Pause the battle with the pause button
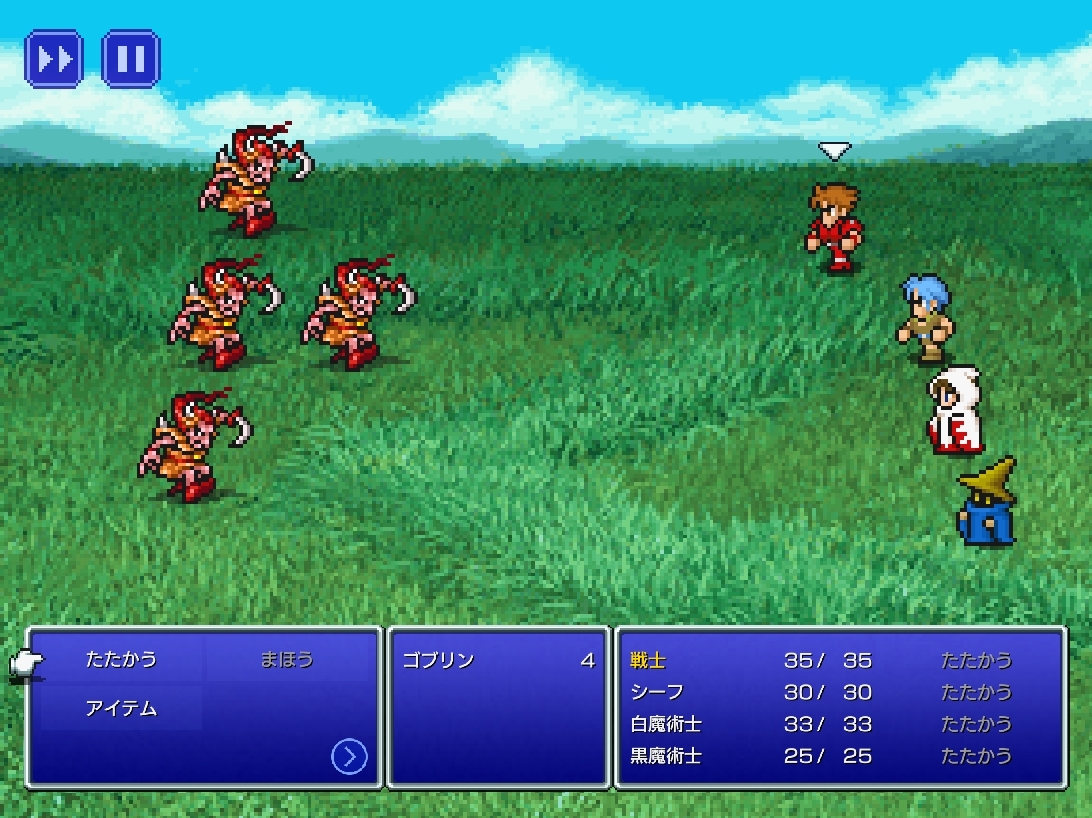 click(x=131, y=59)
